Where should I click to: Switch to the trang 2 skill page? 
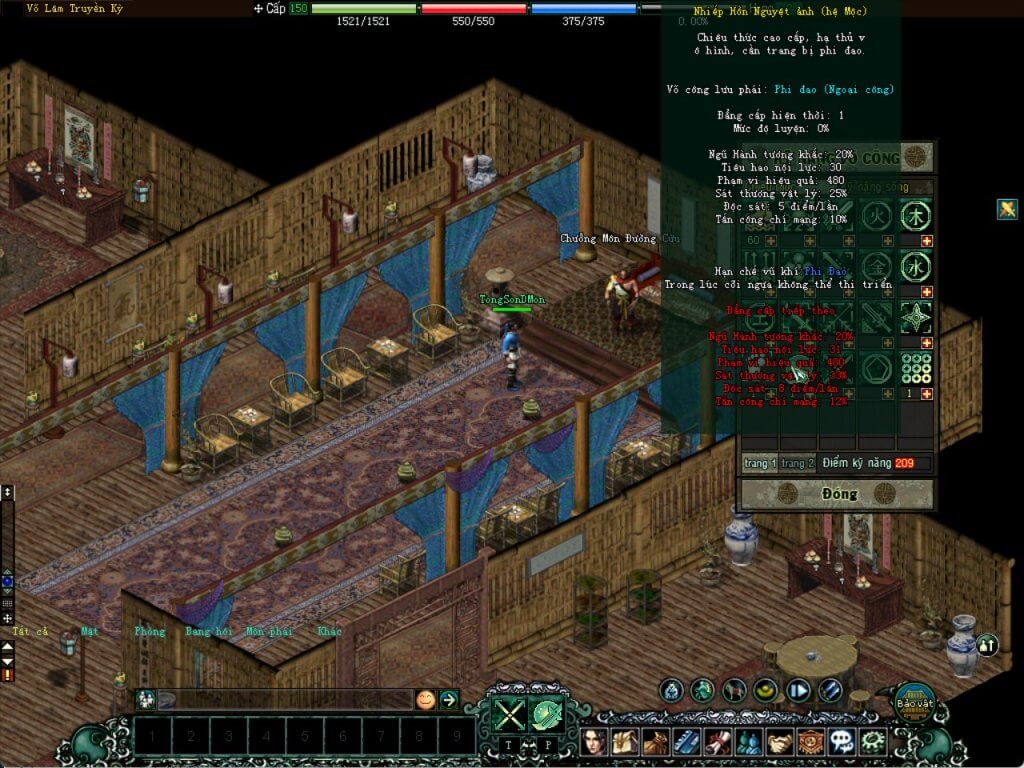tap(797, 463)
